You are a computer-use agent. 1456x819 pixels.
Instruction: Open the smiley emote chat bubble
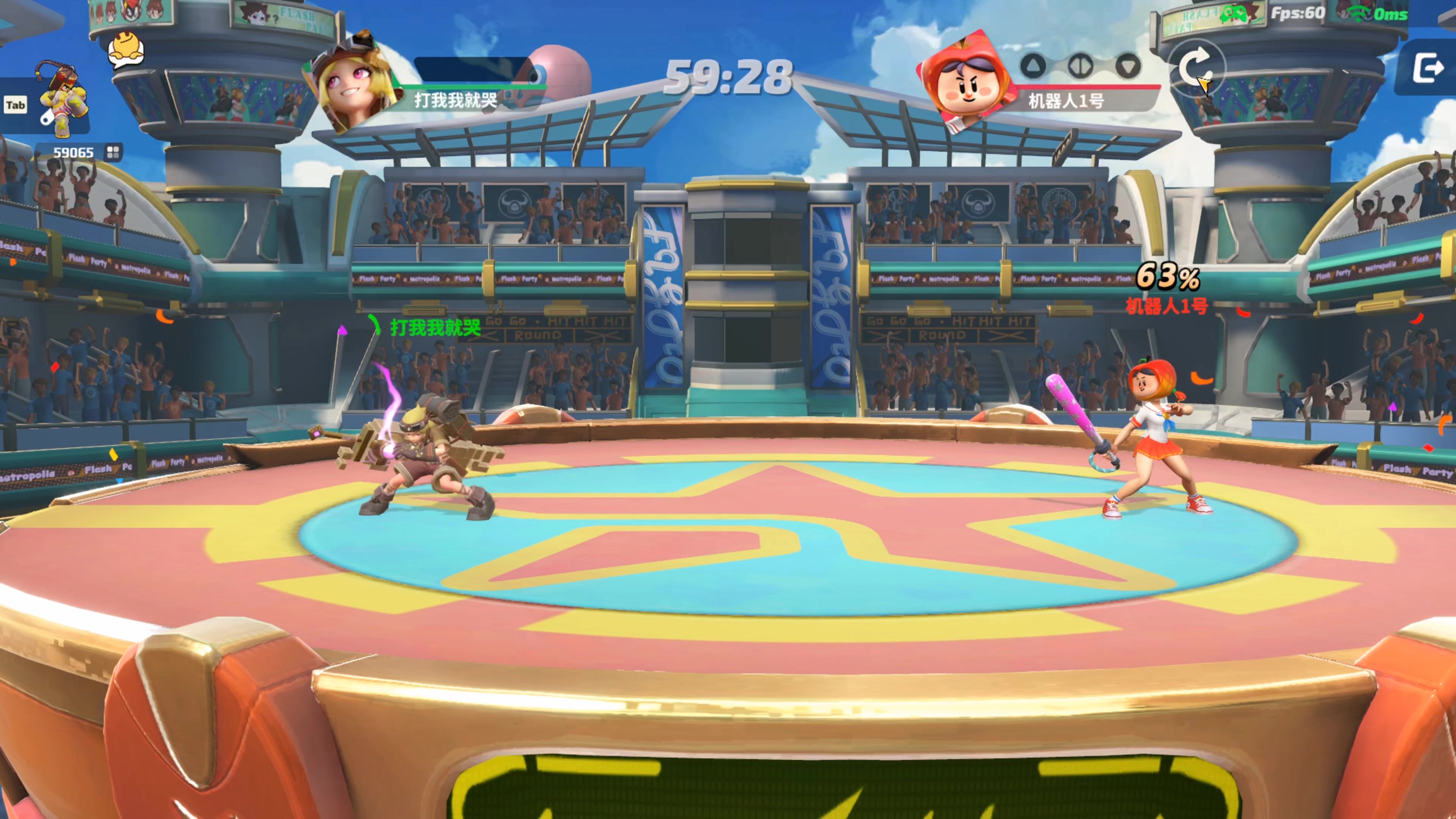click(x=126, y=50)
